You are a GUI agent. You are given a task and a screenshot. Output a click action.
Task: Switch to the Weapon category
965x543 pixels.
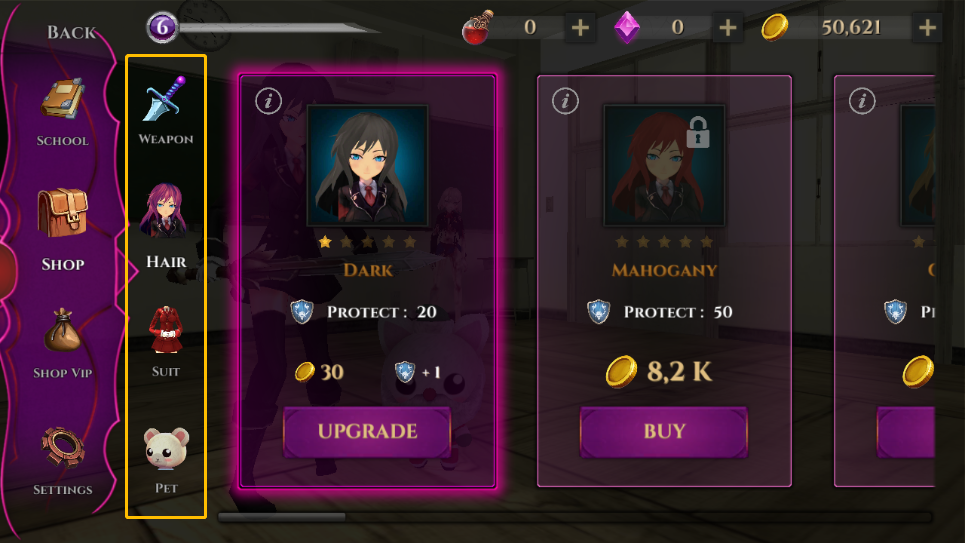(x=166, y=109)
